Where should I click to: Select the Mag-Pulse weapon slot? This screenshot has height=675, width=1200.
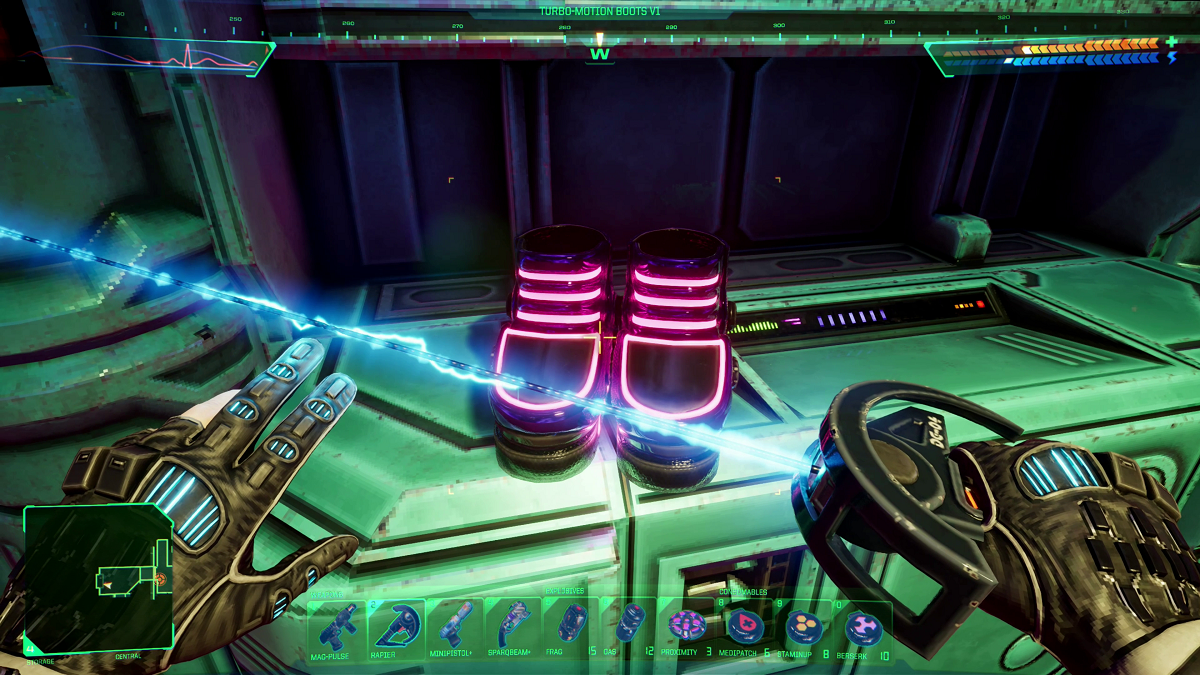(337, 626)
